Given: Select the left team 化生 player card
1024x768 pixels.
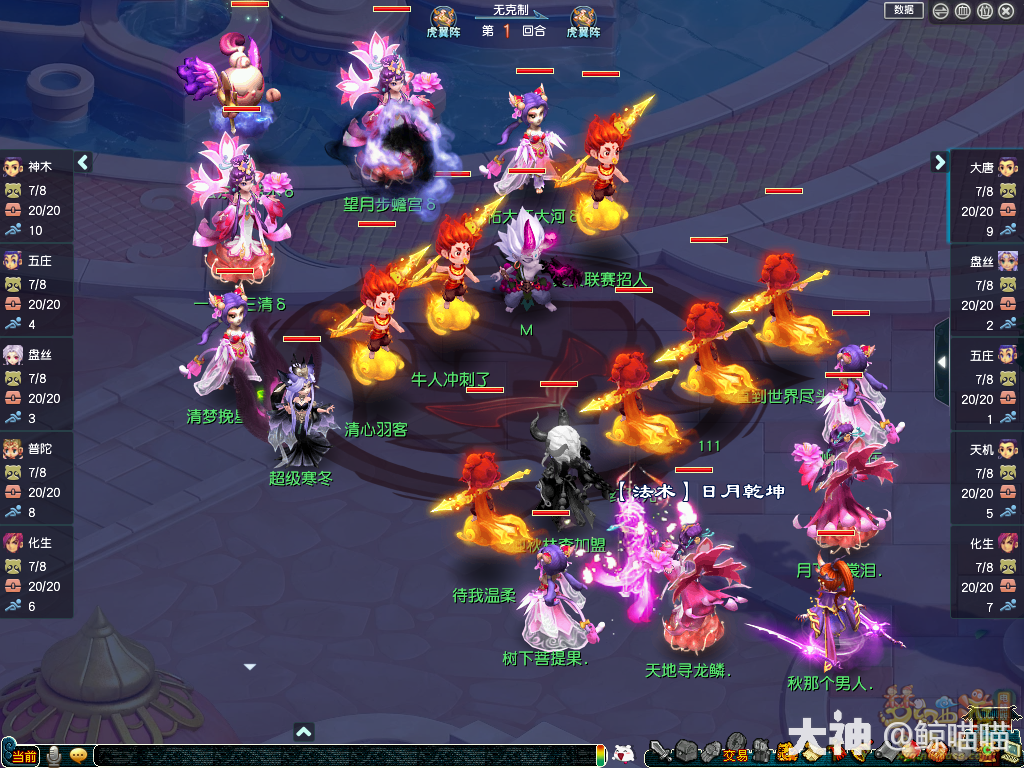Looking at the screenshot, I should [x=37, y=574].
